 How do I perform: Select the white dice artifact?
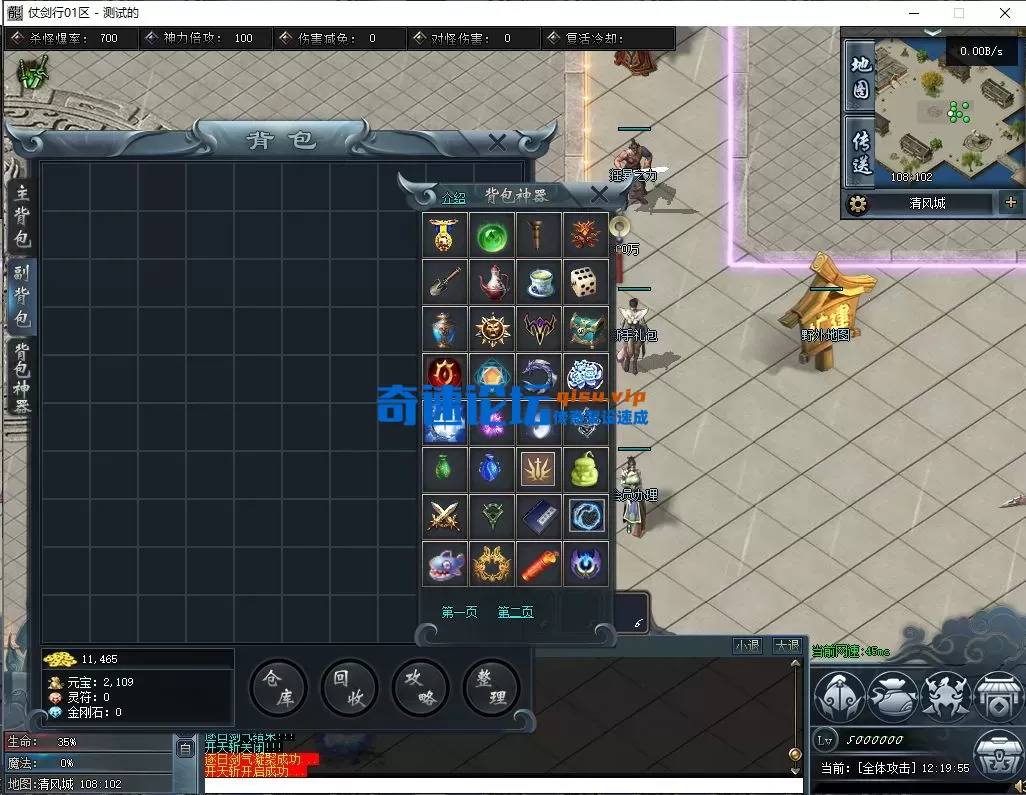click(587, 282)
